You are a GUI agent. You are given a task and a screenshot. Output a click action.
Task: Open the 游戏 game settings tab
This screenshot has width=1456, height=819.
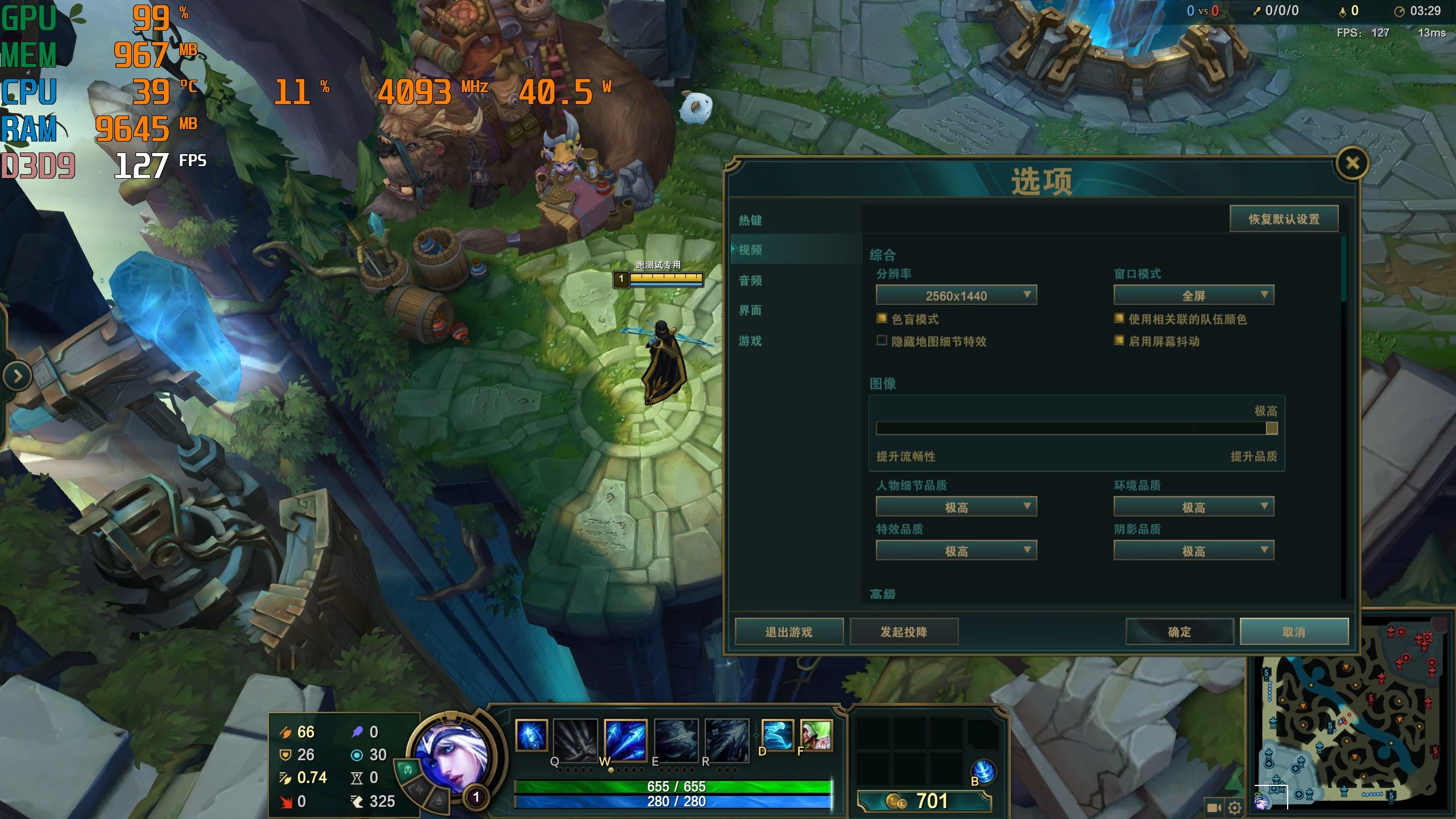pos(750,341)
